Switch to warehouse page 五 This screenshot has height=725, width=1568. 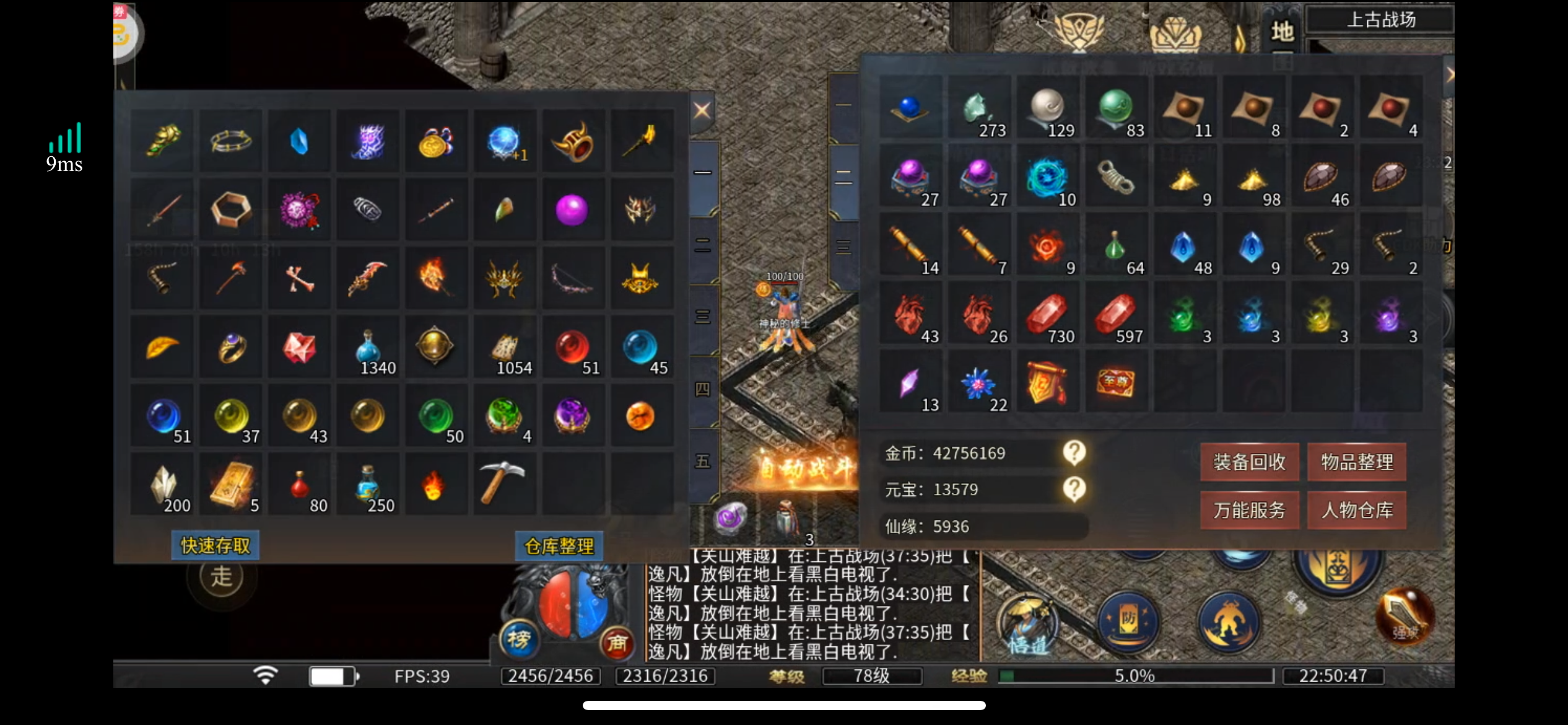703,462
